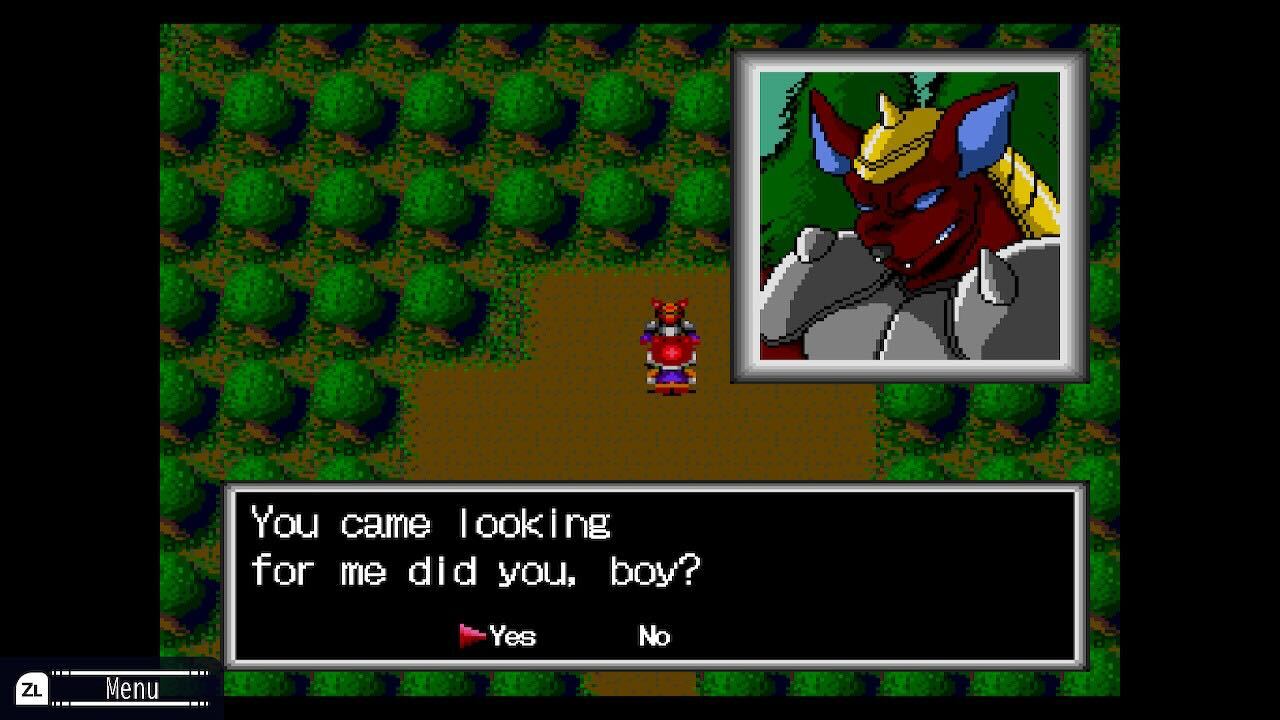
Task: Select the No dialogue option
Action: (653, 635)
